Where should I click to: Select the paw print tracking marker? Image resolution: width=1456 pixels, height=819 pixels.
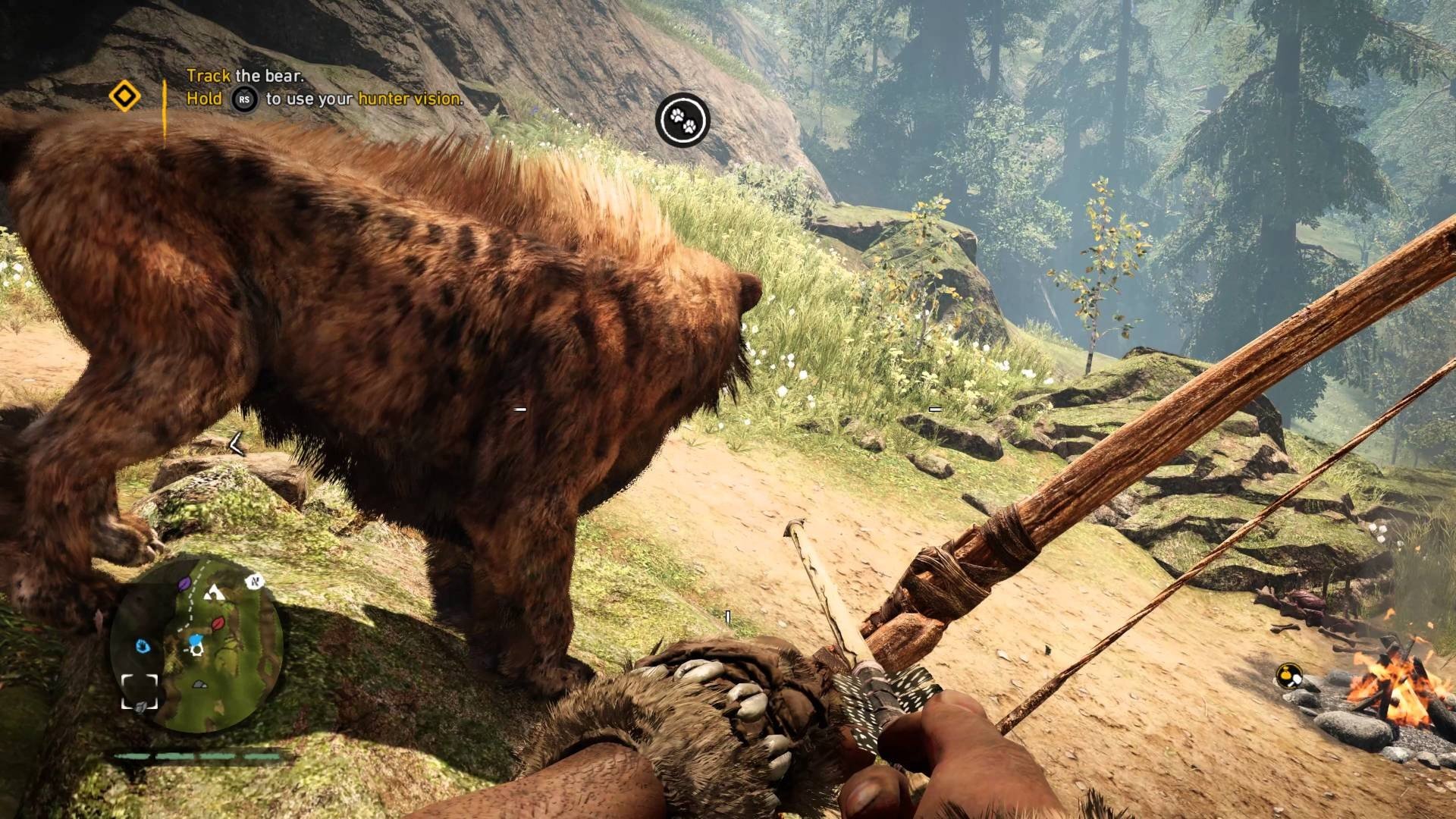click(682, 119)
